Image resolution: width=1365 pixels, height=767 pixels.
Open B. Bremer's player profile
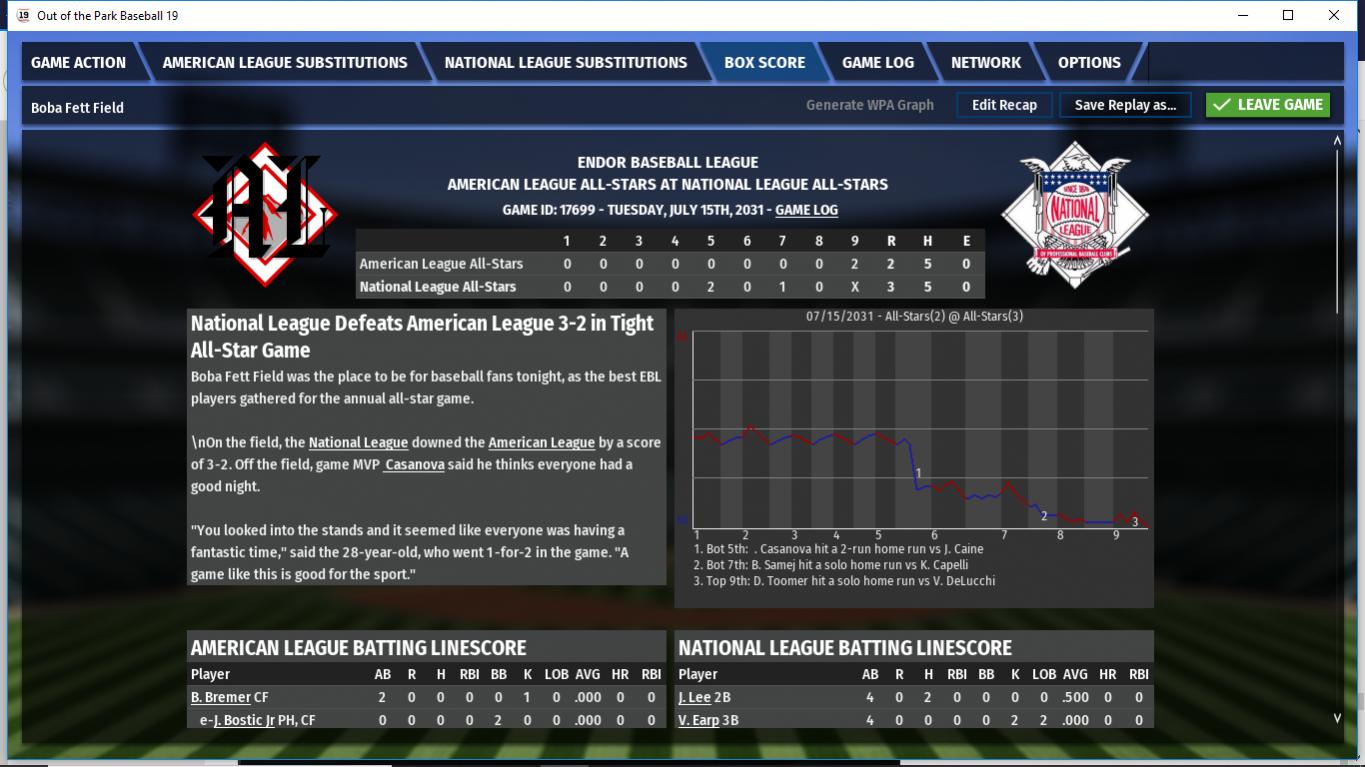tap(219, 697)
